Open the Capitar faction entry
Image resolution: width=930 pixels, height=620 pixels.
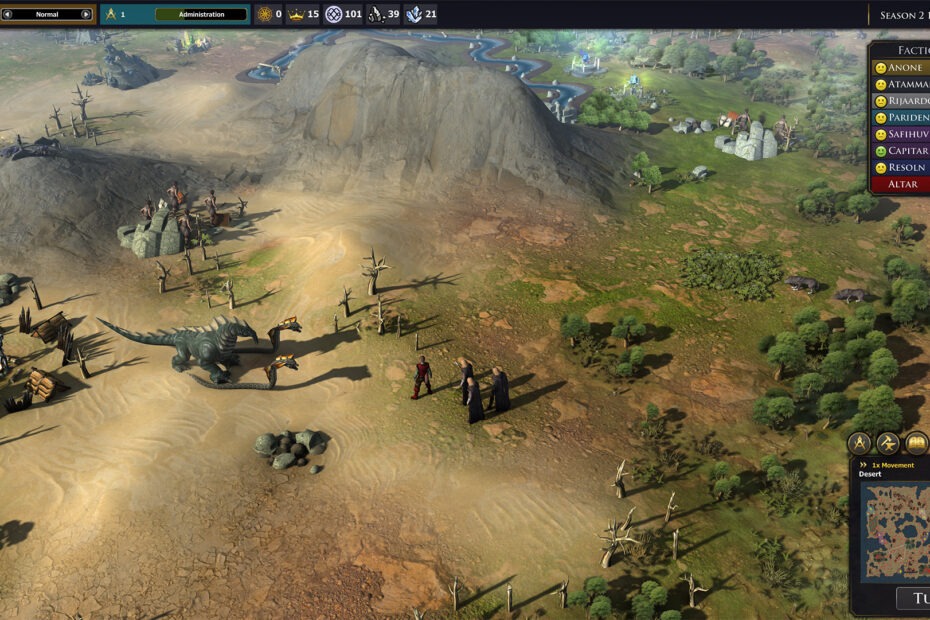(x=902, y=150)
